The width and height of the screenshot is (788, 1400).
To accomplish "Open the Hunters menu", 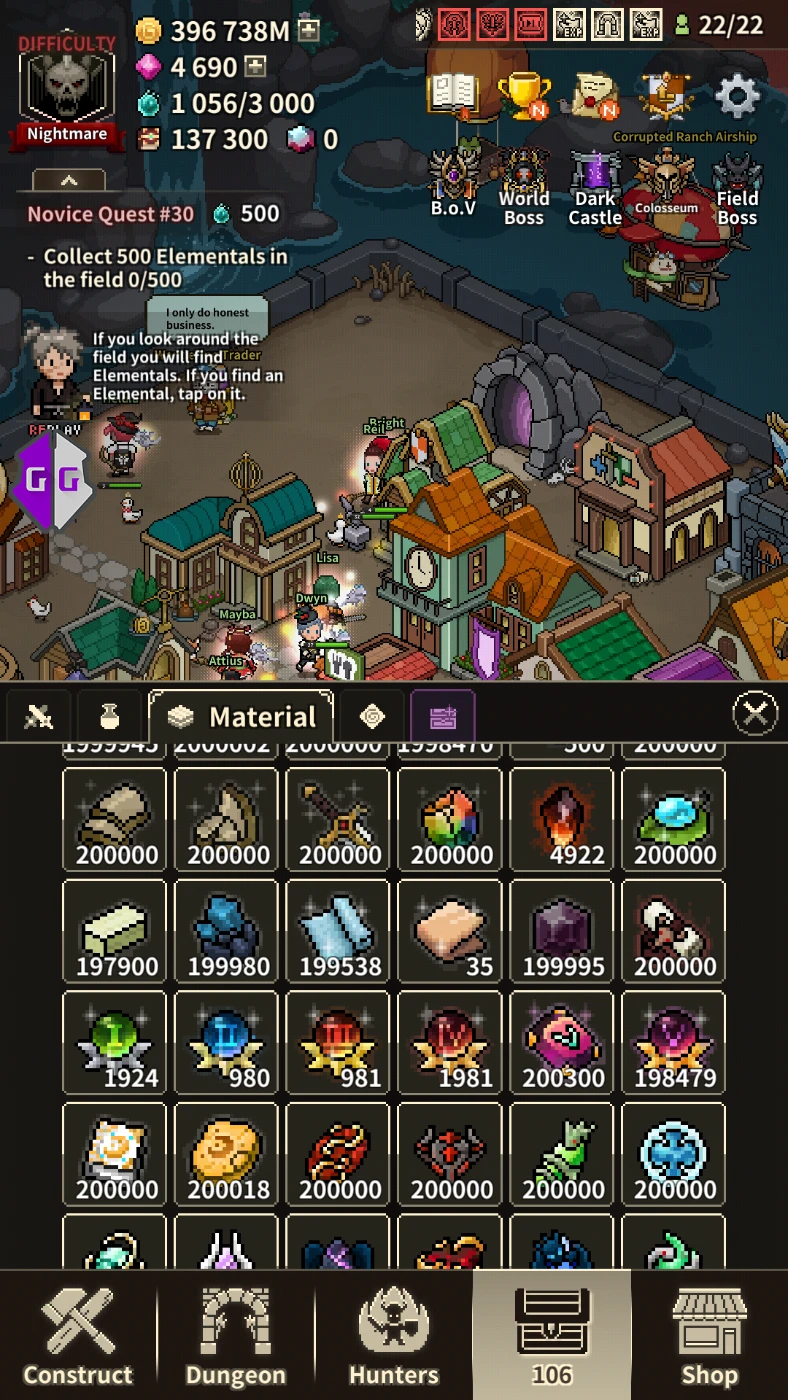I will [393, 1337].
